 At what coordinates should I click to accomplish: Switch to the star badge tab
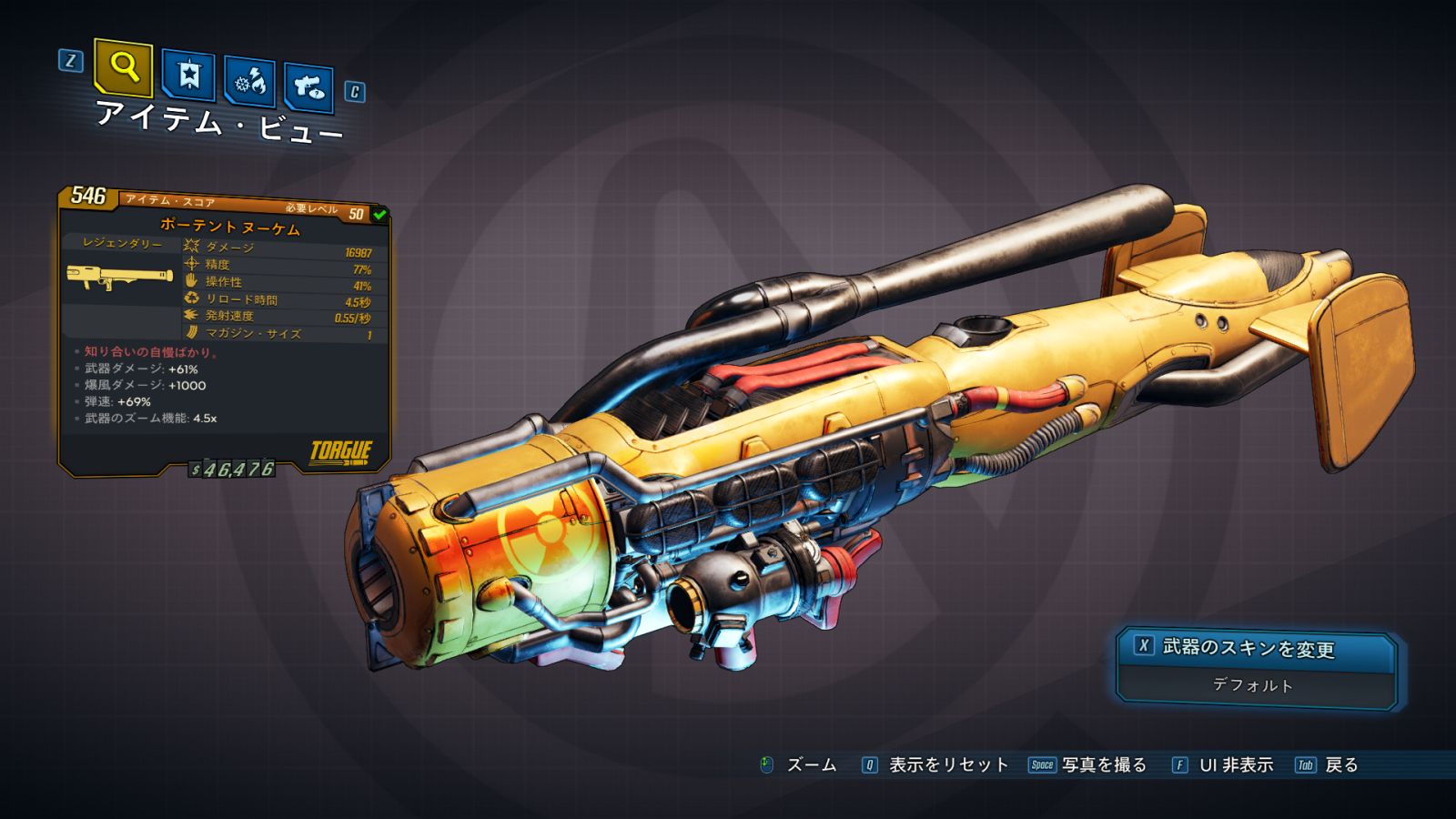188,76
